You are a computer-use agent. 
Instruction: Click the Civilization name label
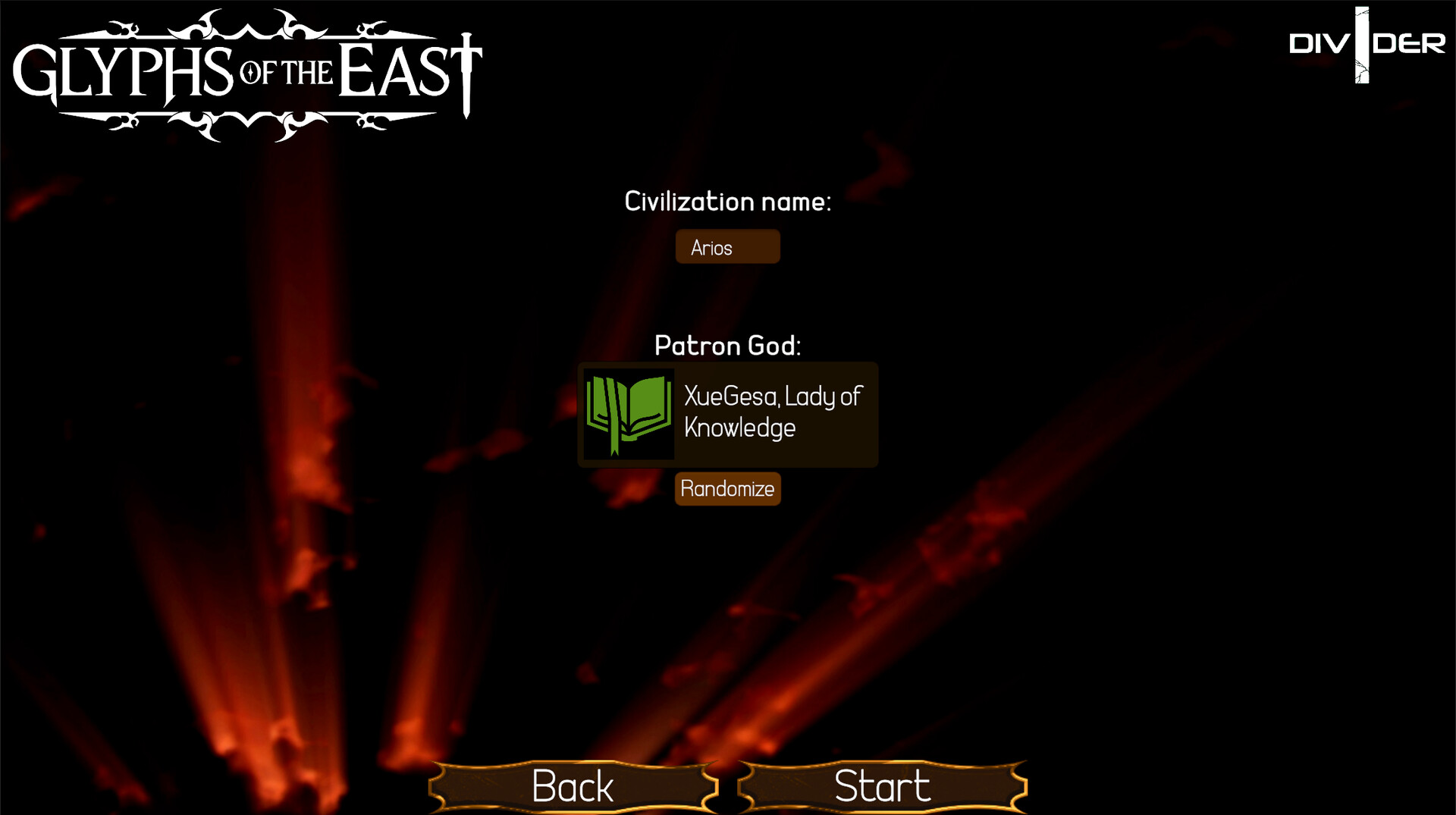coord(727,201)
